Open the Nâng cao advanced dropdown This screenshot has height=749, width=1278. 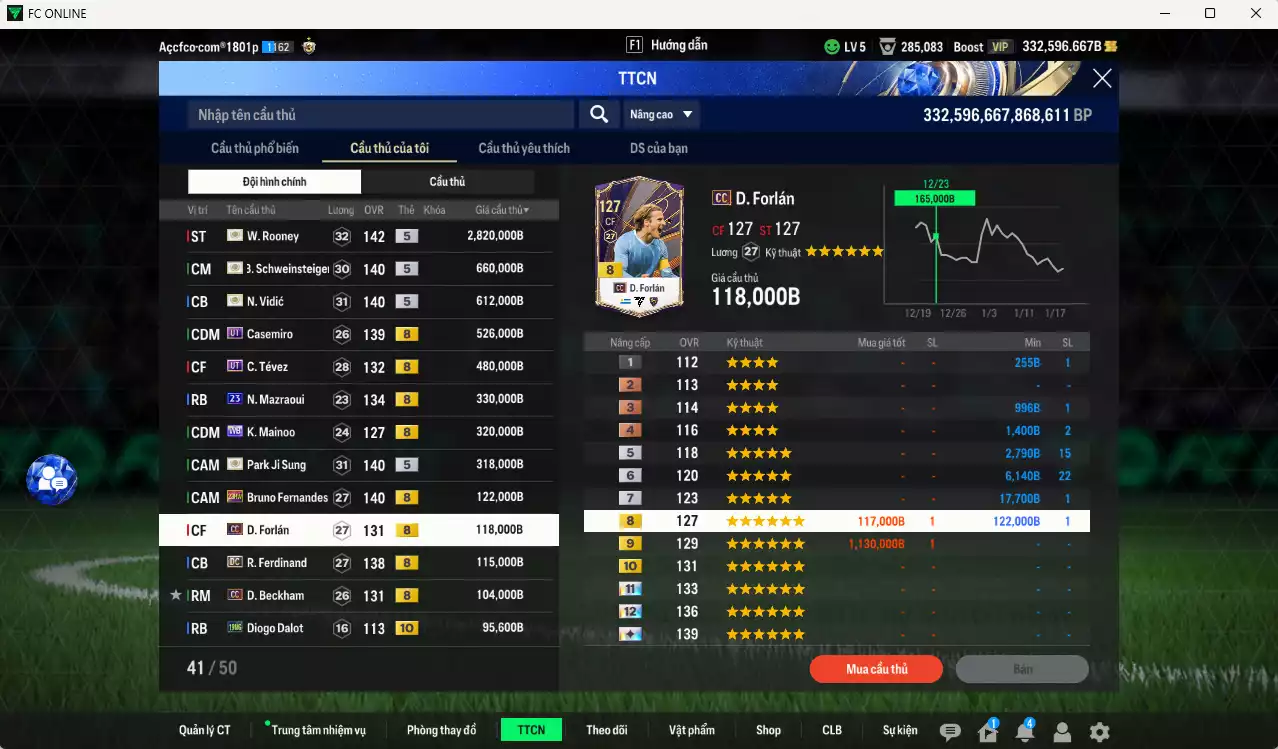tap(661, 115)
